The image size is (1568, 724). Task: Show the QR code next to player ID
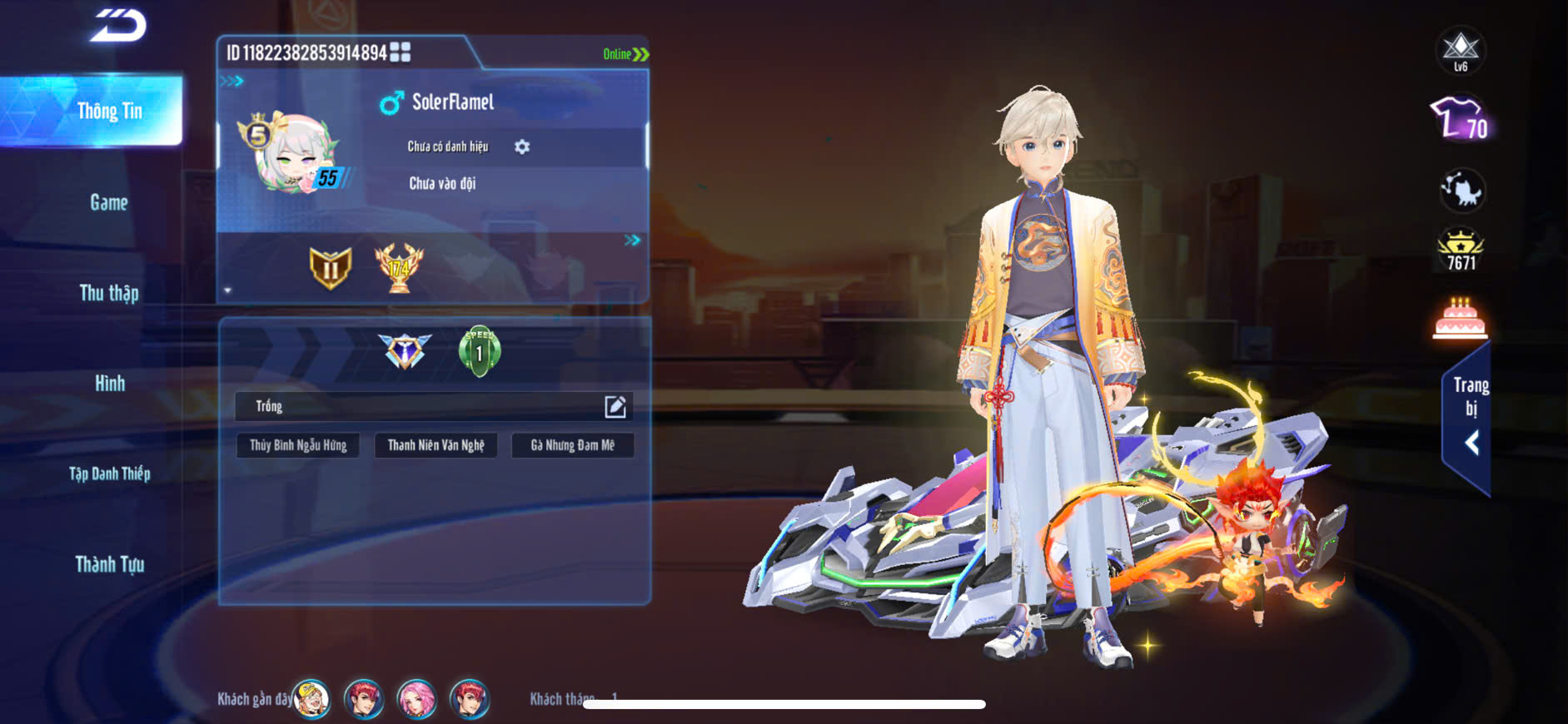click(401, 52)
